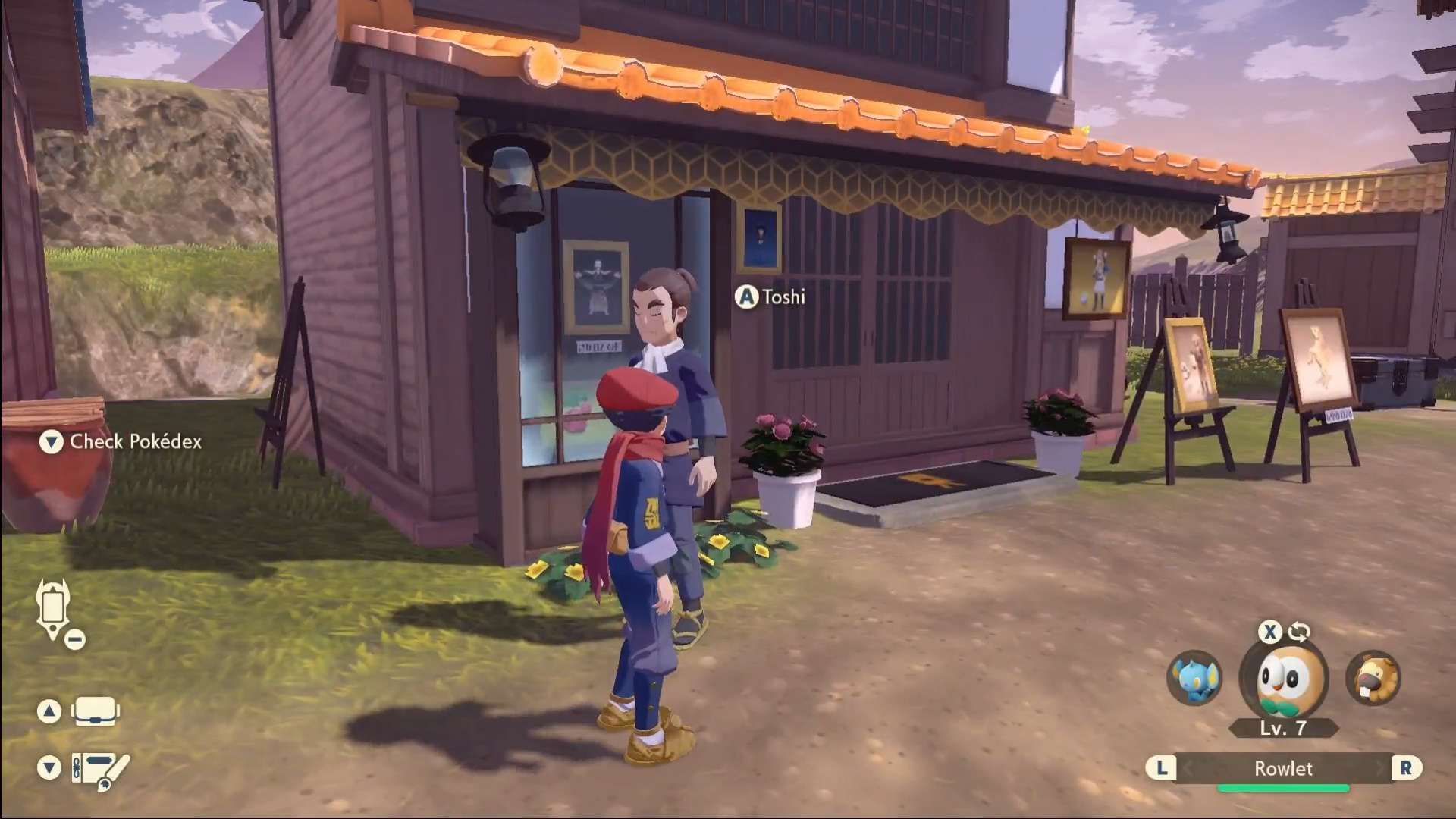The width and height of the screenshot is (1456, 819).
Task: Choose the Rowlet party portrait
Action: coord(1284,679)
